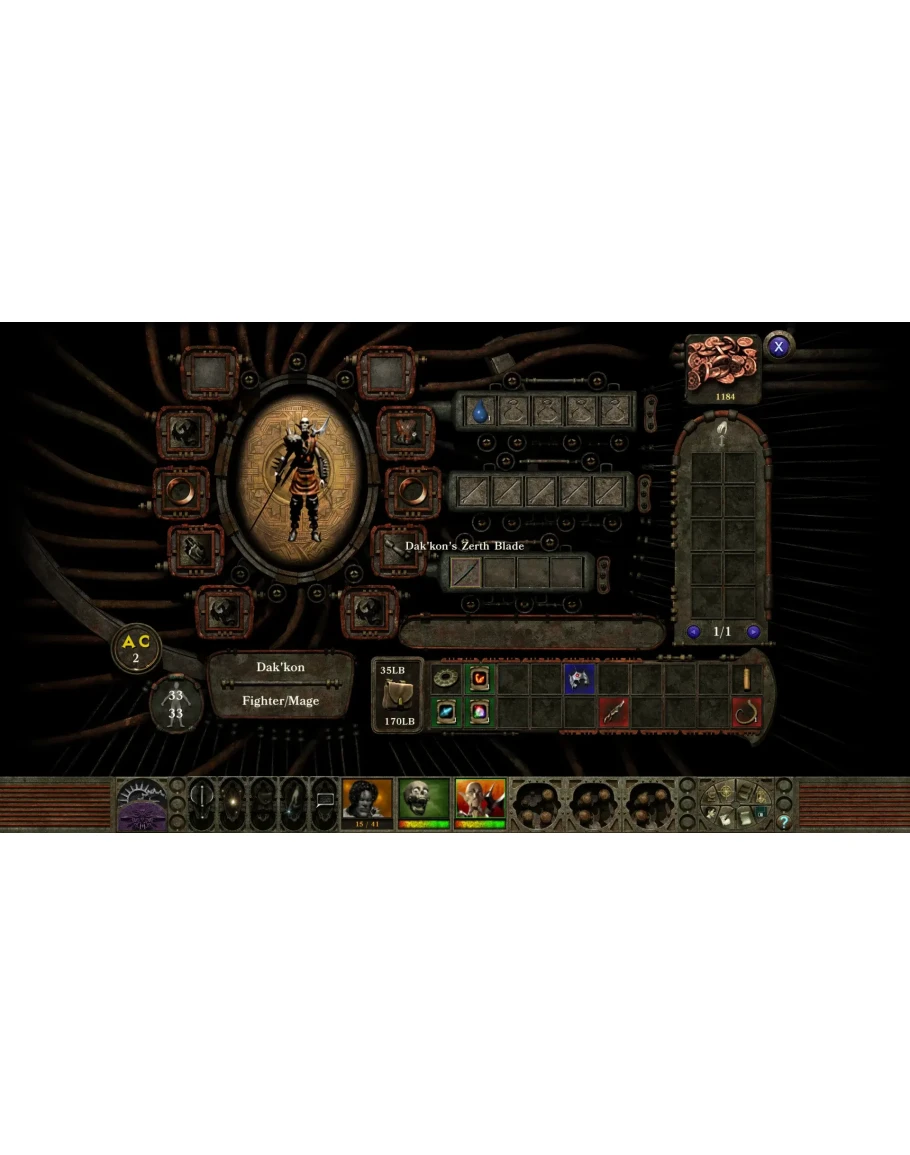Select the stone ring item in backpack
This screenshot has height=1155, width=910.
(x=445, y=679)
